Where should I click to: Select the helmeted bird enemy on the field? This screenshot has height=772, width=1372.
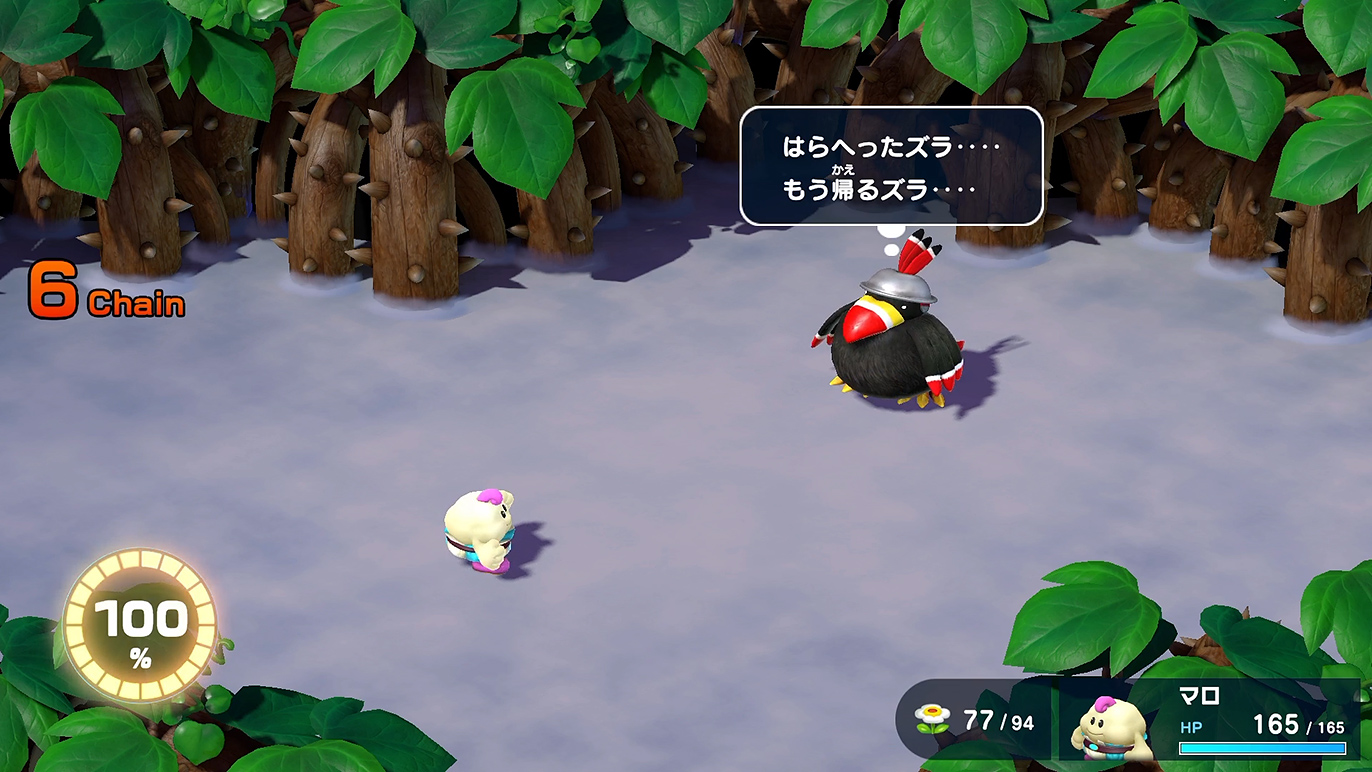tap(888, 340)
